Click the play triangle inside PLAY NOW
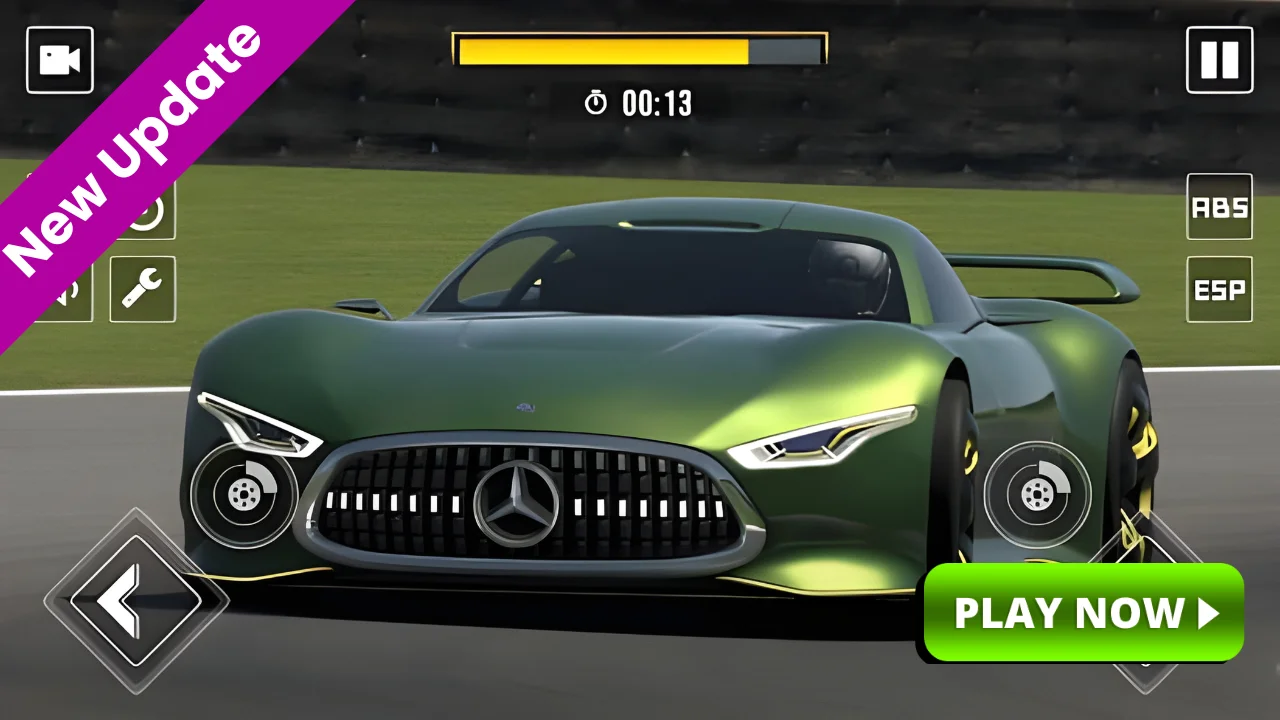Screen dimensions: 1280x720 (1205, 614)
